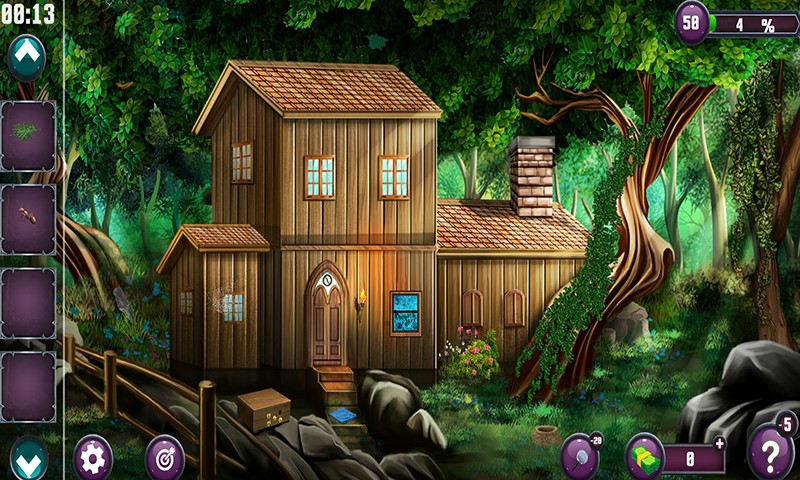Viewport: 800px width, 480px height.
Task: Open the target objectives button
Action: click(x=164, y=458)
